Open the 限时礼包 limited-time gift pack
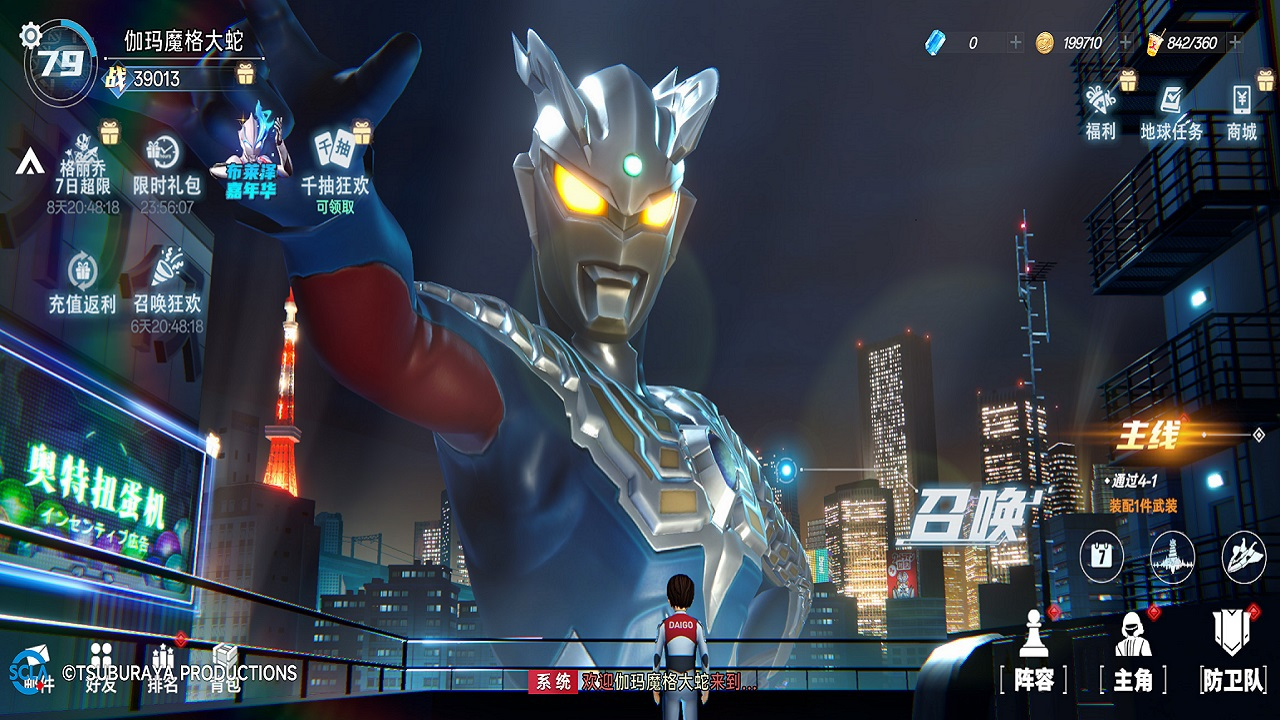The width and height of the screenshot is (1280, 720). click(x=166, y=164)
